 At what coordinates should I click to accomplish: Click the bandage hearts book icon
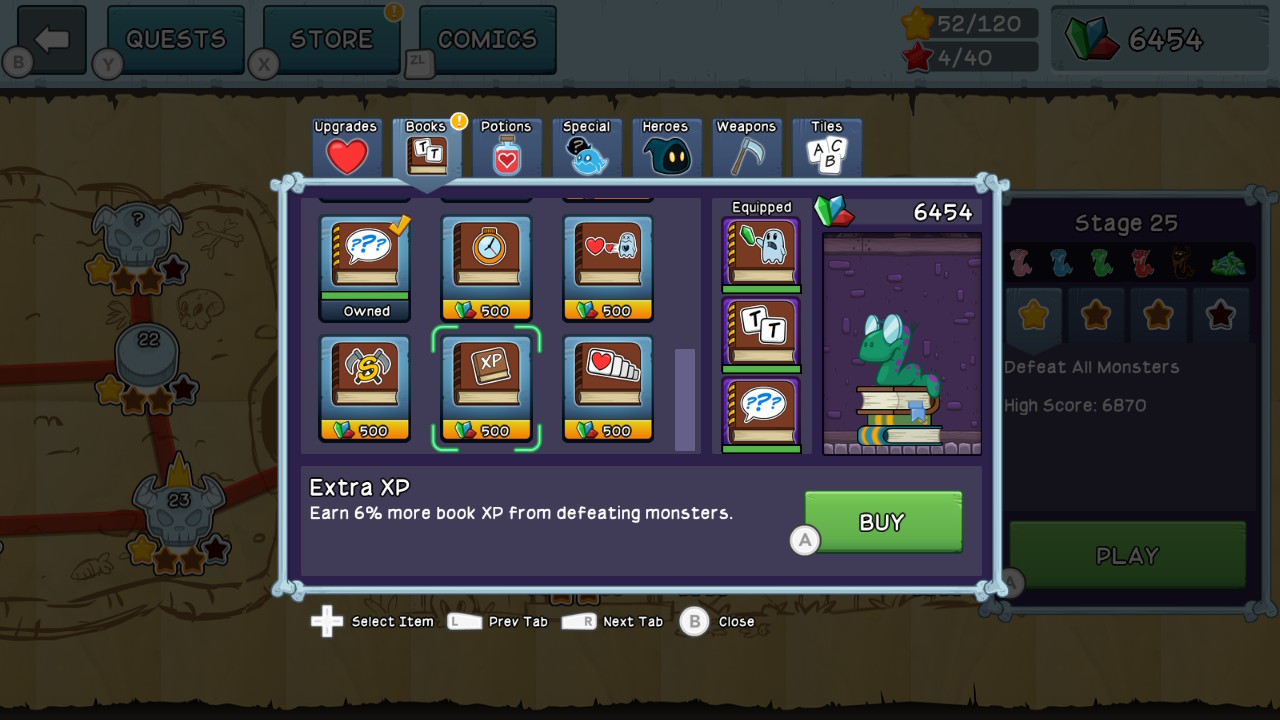tap(607, 385)
